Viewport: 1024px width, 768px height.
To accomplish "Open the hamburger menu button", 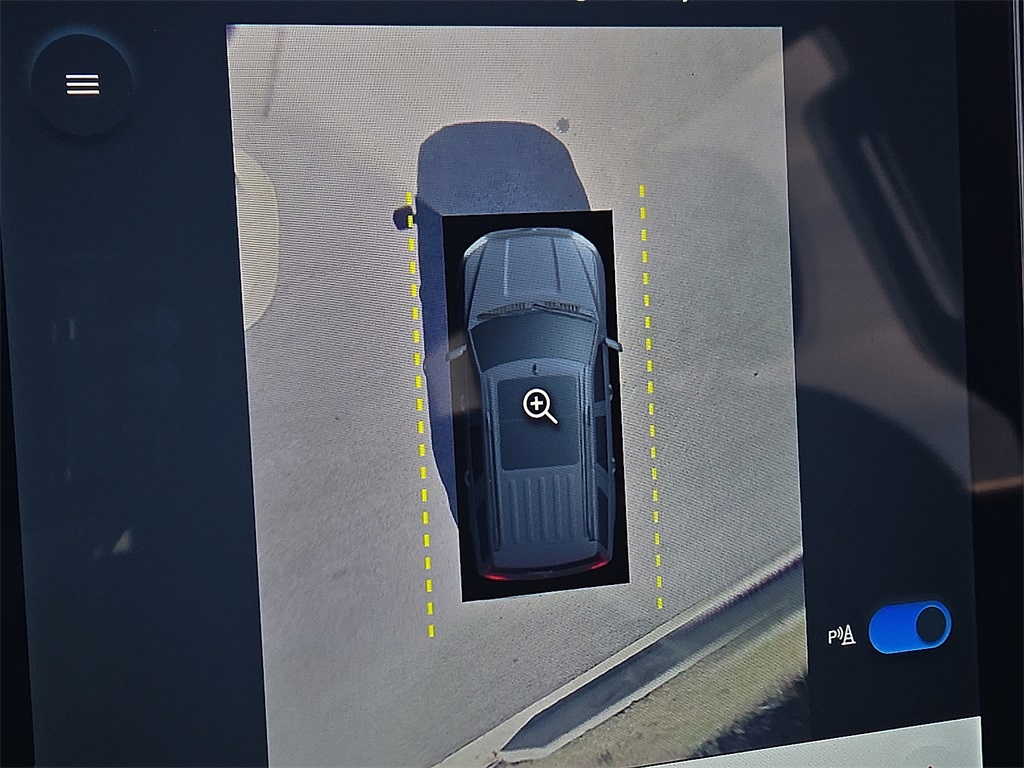I will click(82, 85).
